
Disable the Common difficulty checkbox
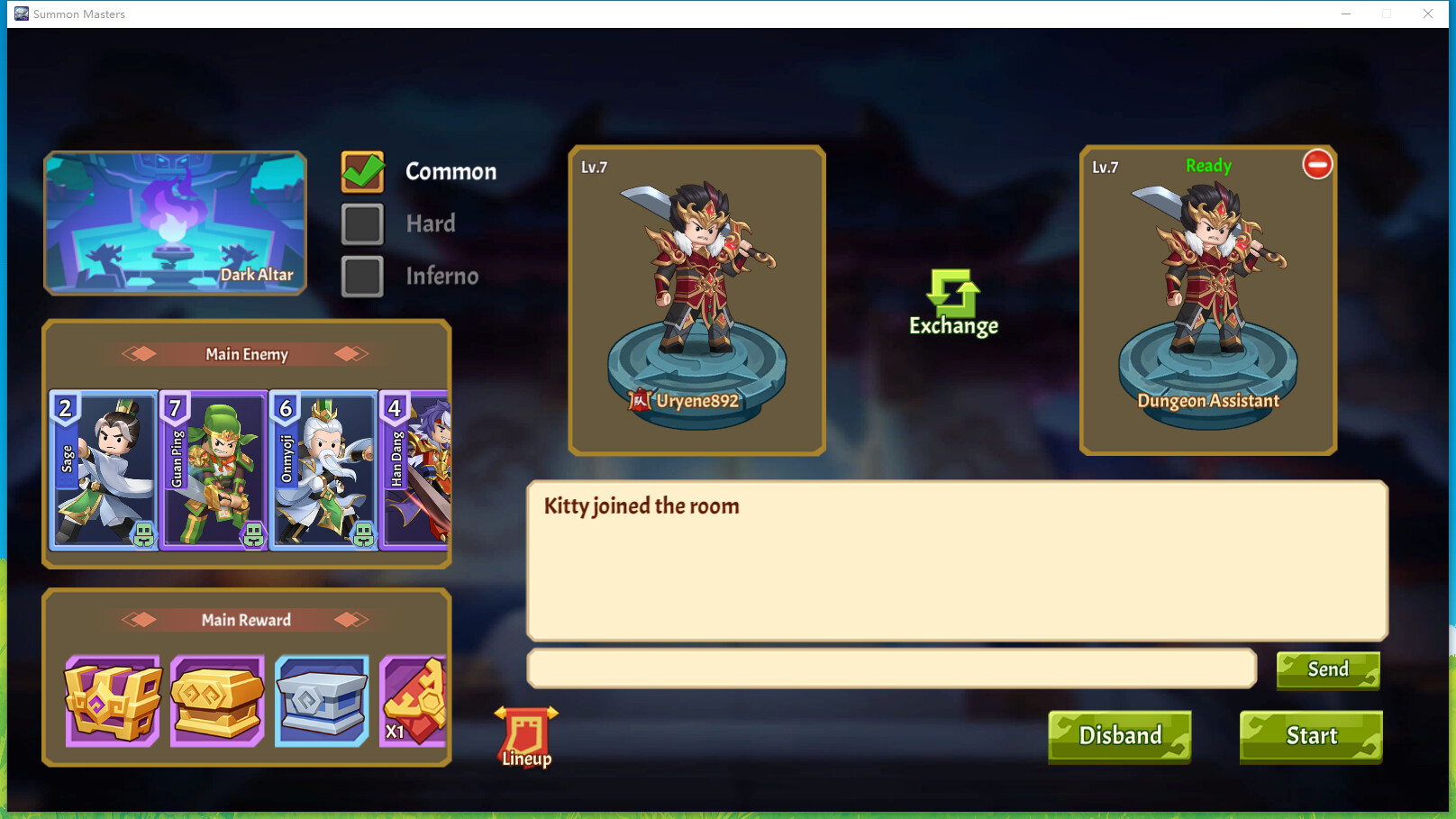click(x=361, y=170)
